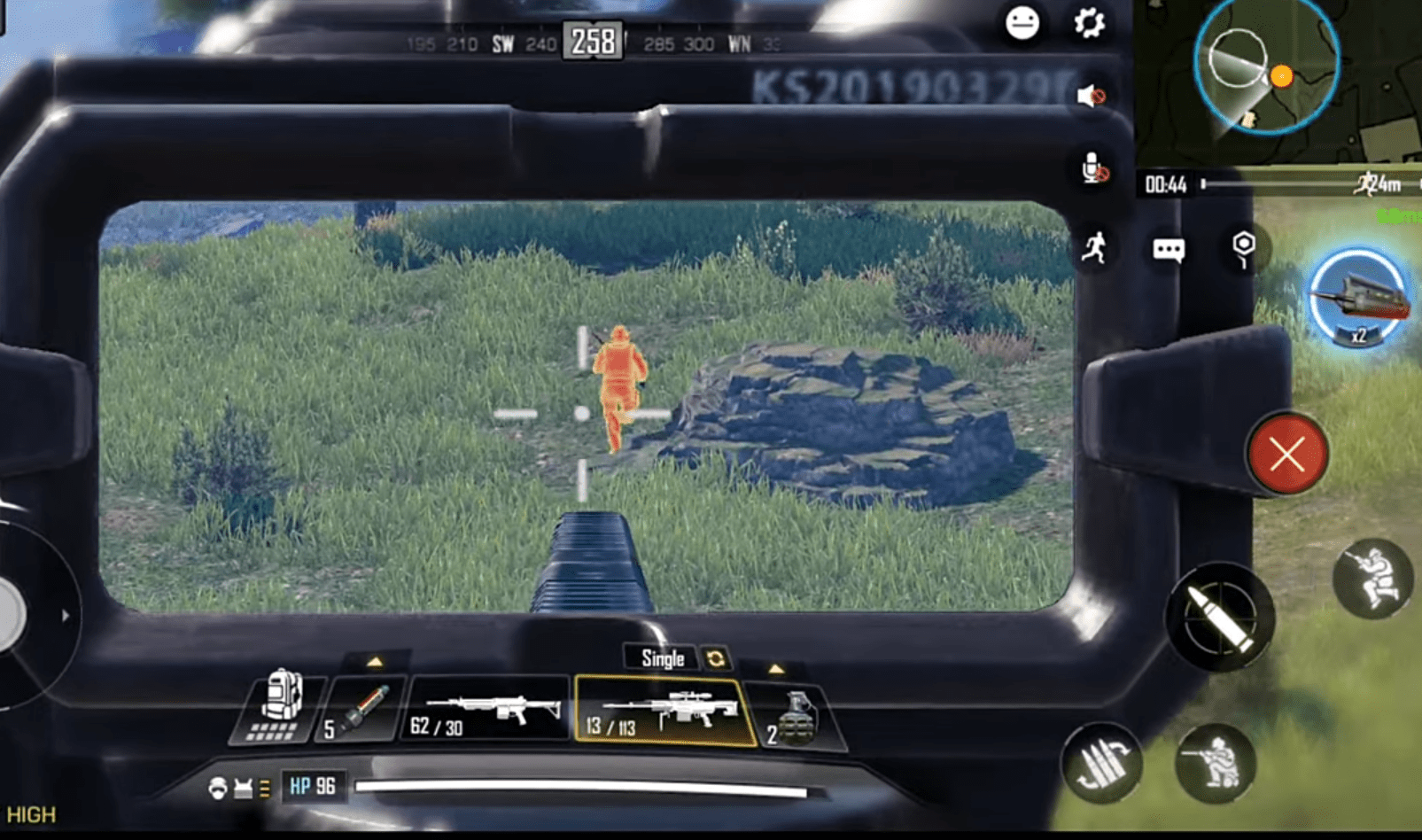The height and width of the screenshot is (840, 1422).
Task: Open the quick chat message icon
Action: click(1168, 250)
